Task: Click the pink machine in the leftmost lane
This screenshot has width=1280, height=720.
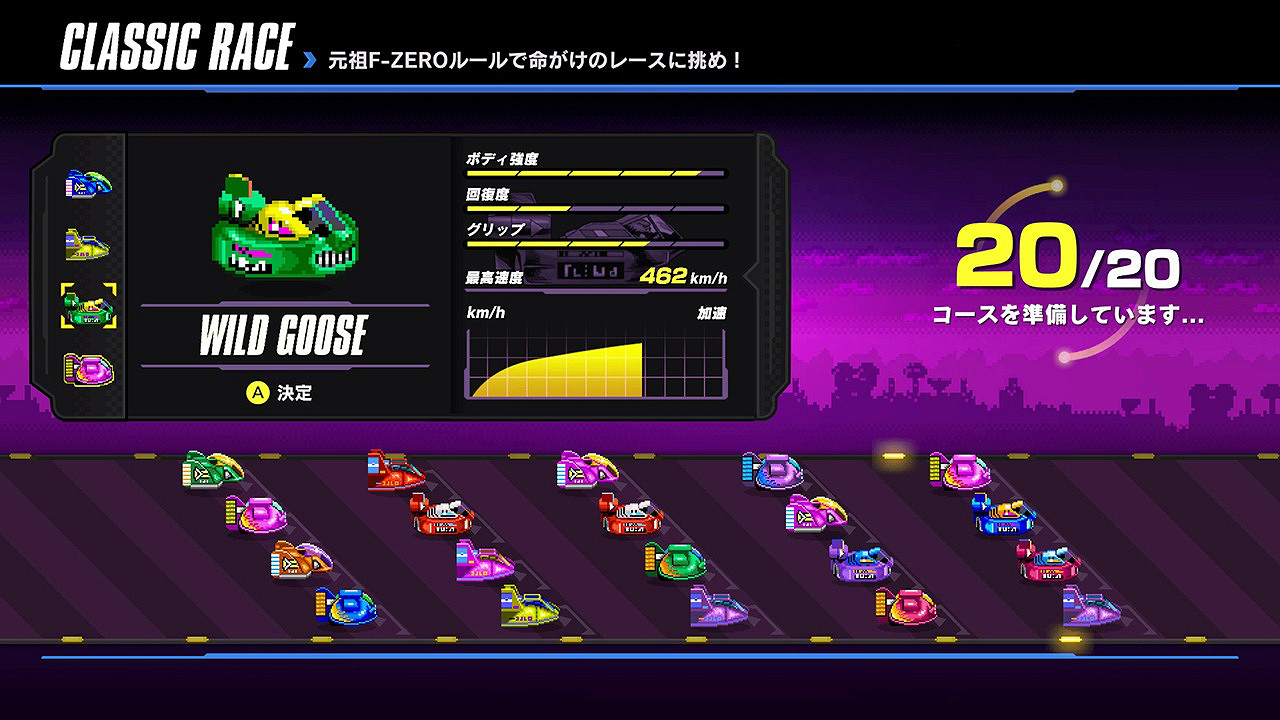Action: click(x=258, y=515)
